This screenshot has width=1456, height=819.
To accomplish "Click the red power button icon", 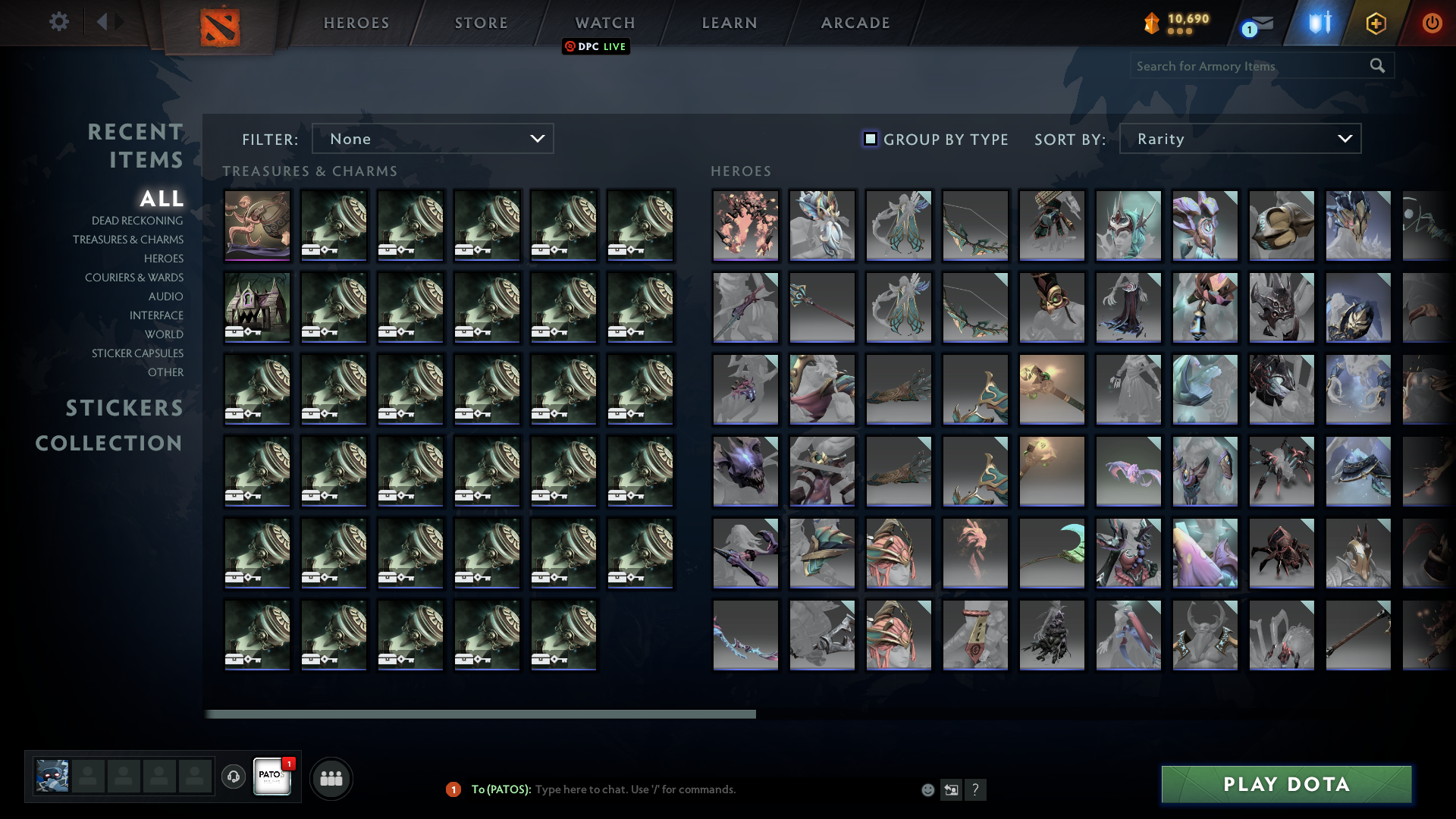I will click(1432, 23).
